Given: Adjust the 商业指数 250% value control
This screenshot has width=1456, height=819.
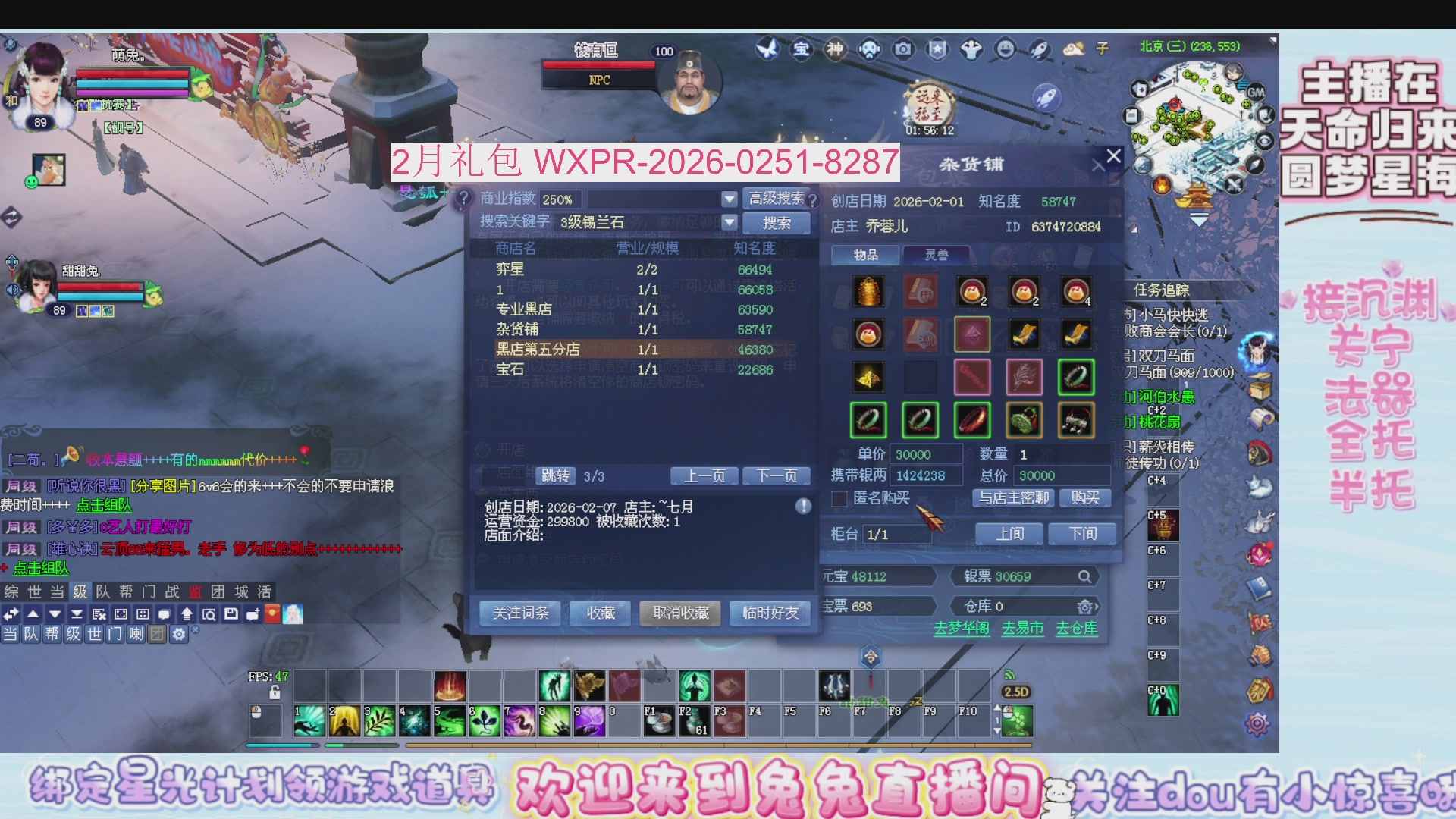Looking at the screenshot, I should 561,199.
